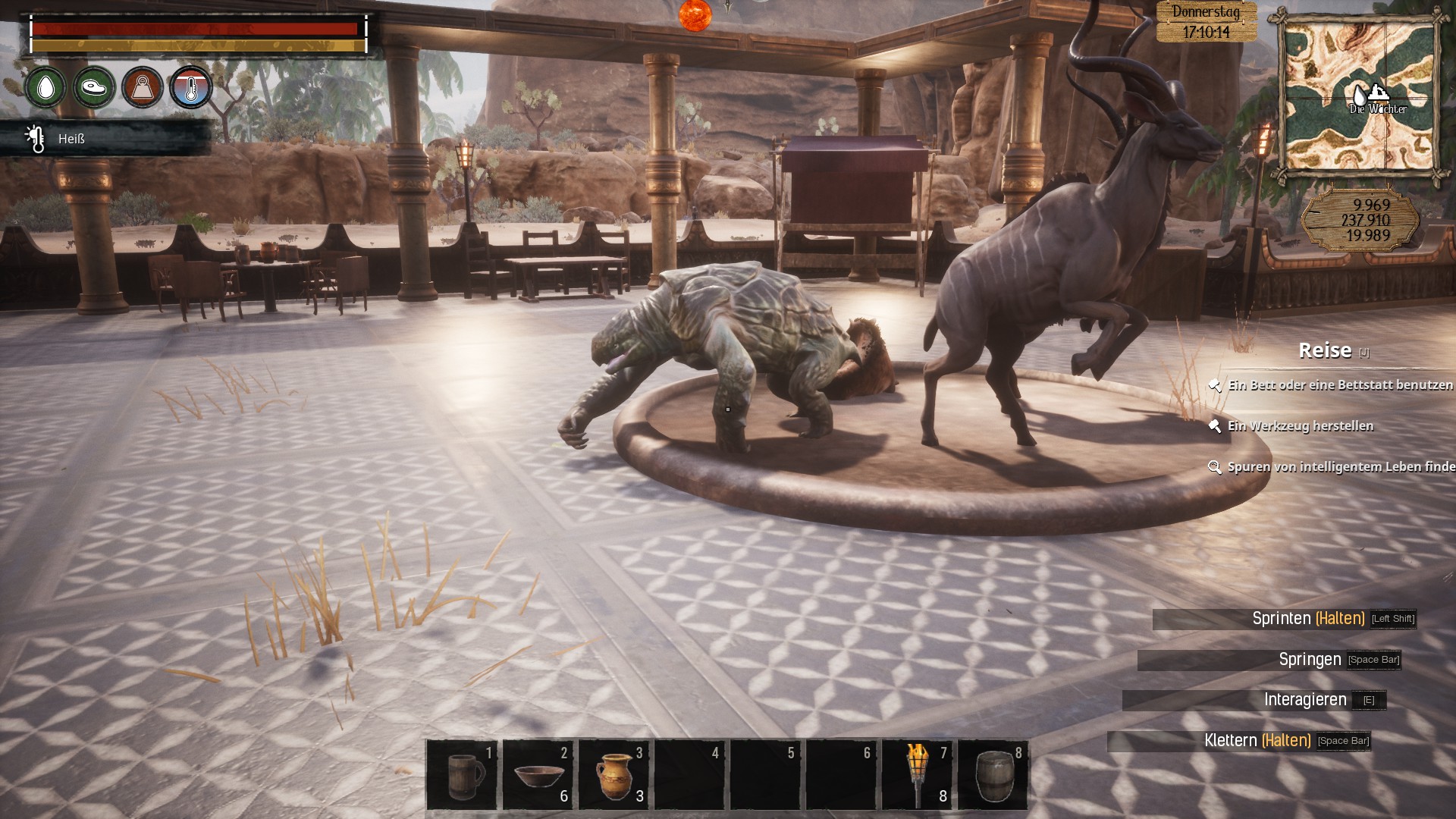Open the Reise journey tracker heading
Screen dimensions: 1456x819
tap(1325, 350)
